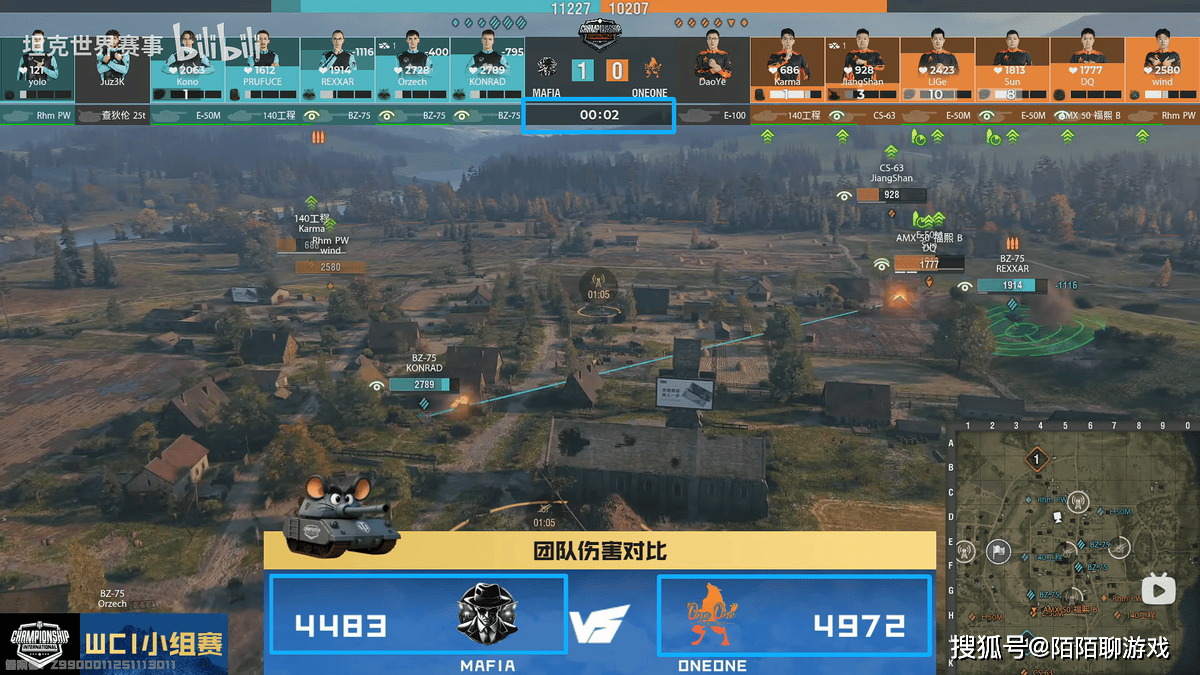Select the flag base marker on minimap
This screenshot has width=1200, height=675.
pyautogui.click(x=997, y=551)
